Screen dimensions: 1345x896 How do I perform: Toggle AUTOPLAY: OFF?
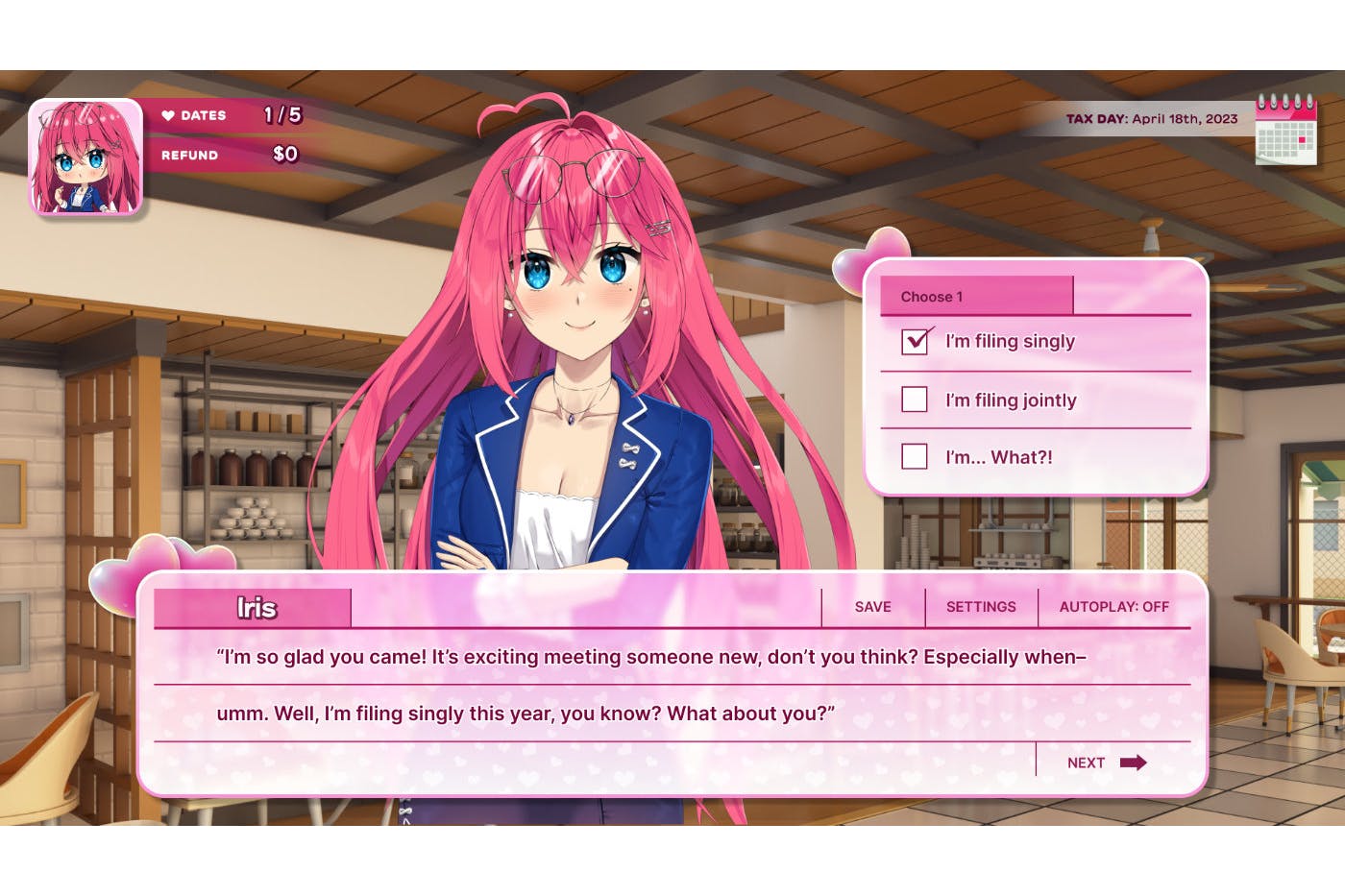click(1113, 607)
